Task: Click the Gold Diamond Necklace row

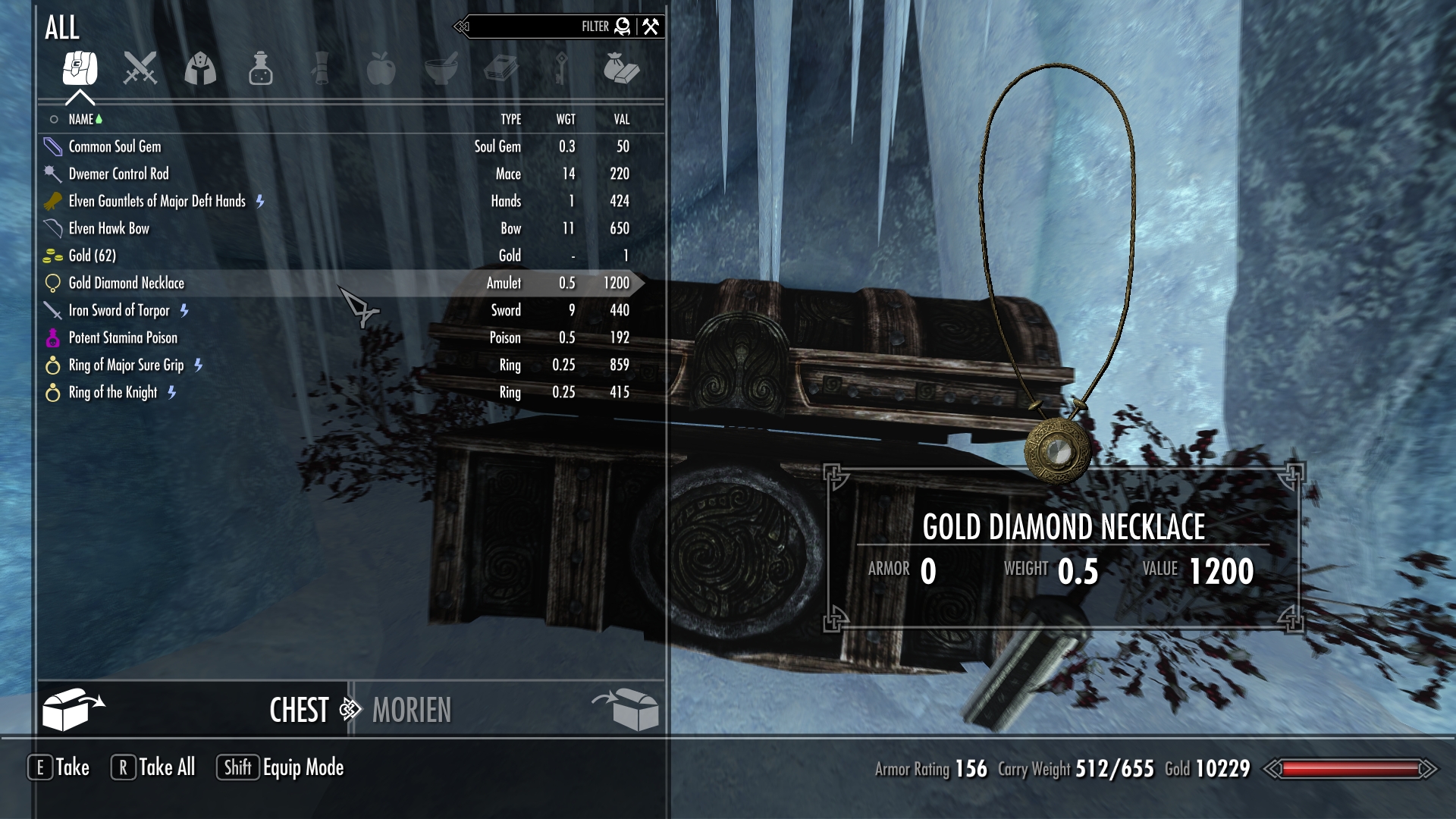Action: click(126, 283)
